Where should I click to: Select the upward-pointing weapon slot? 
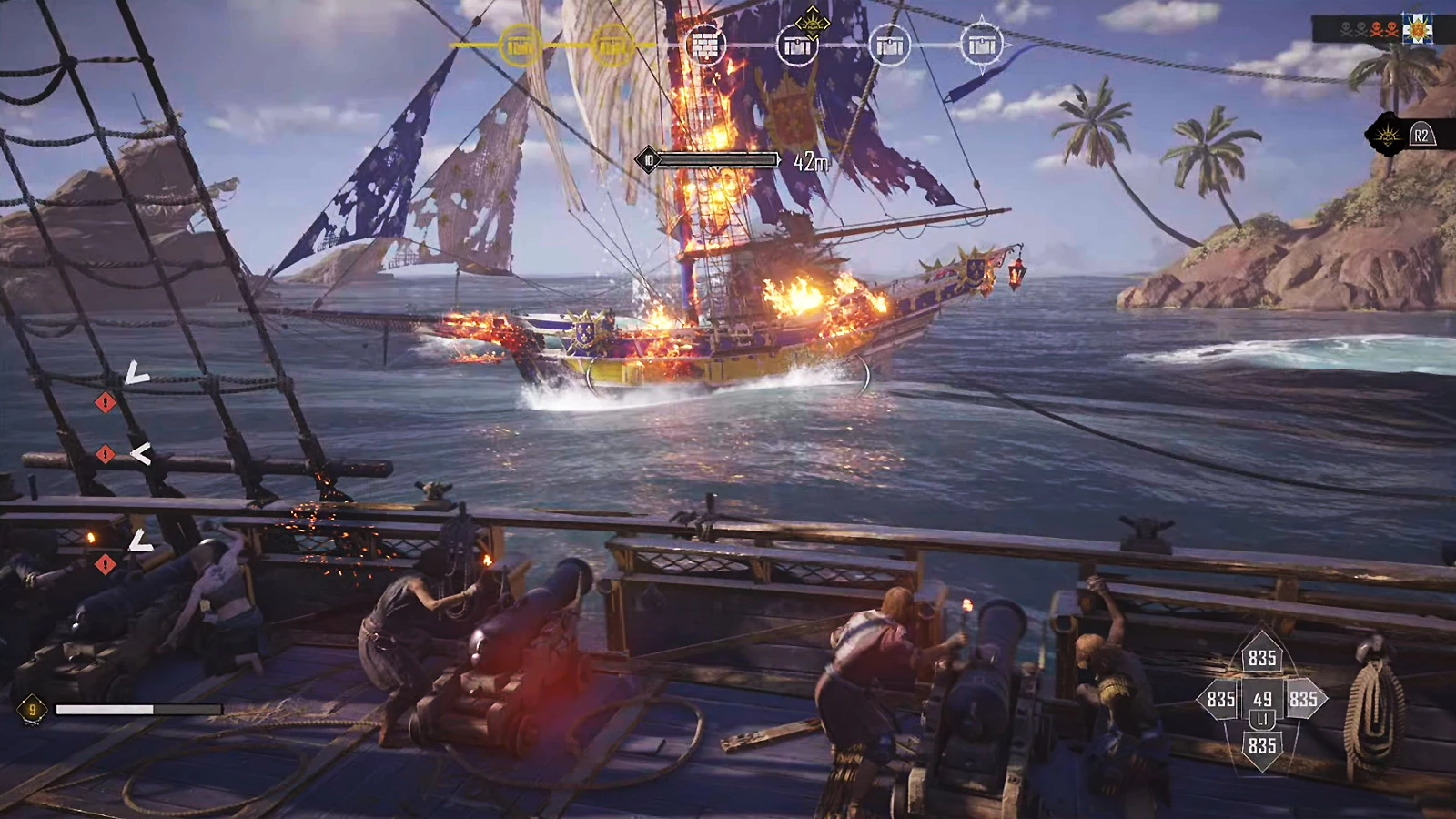pos(1261,658)
